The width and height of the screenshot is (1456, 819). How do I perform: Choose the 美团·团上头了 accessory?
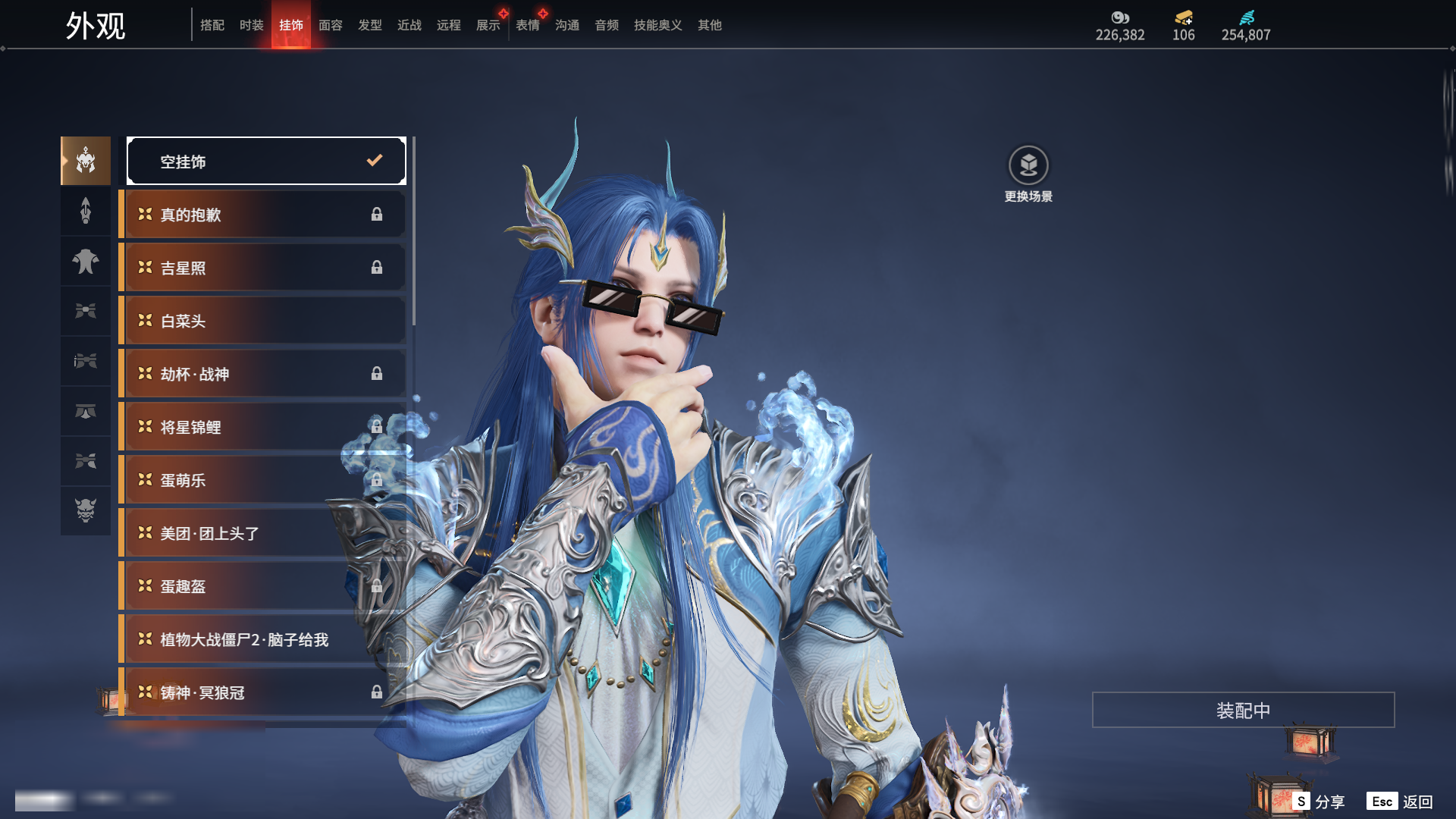point(262,533)
